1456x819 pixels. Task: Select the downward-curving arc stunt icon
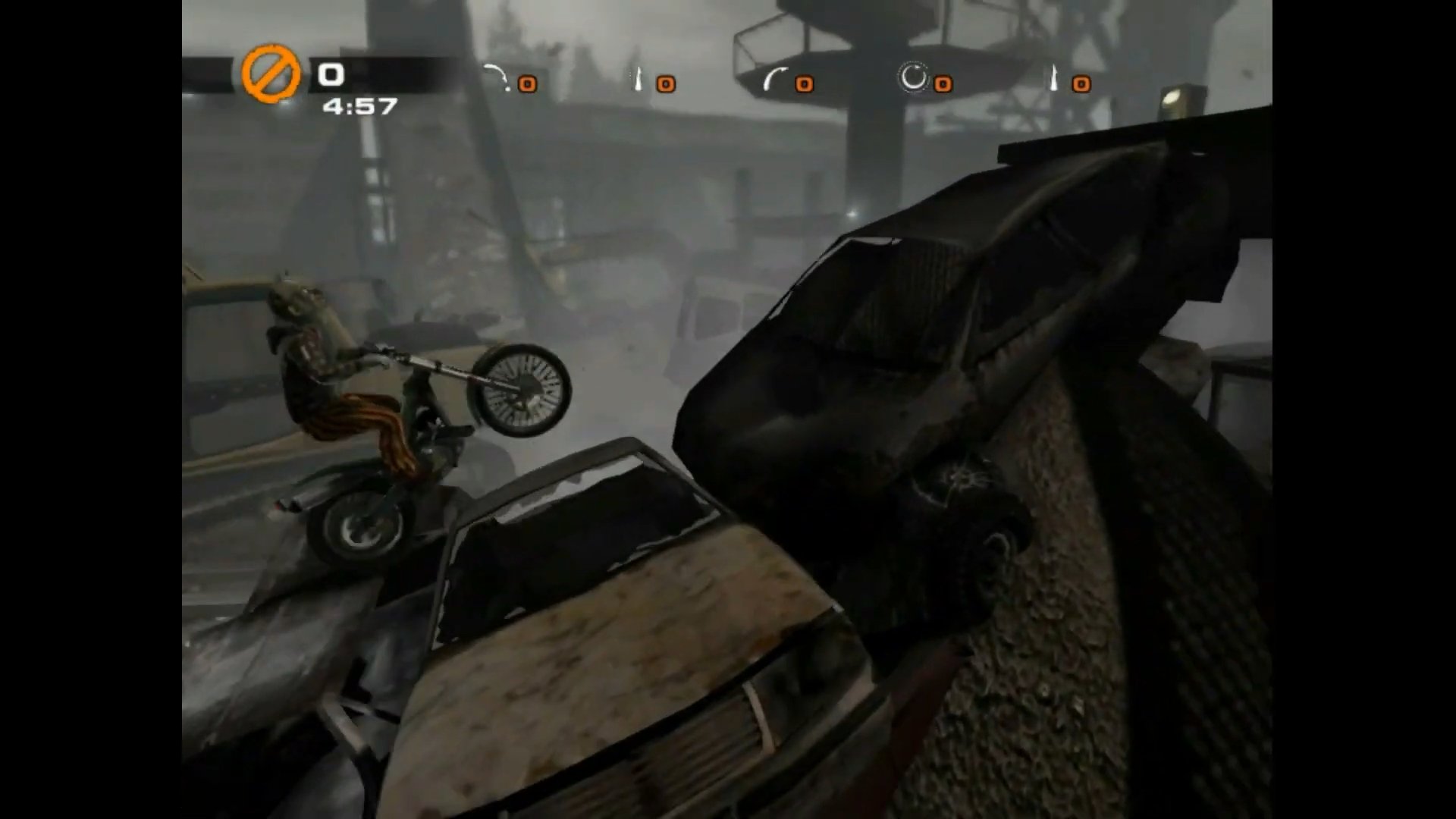click(x=497, y=77)
